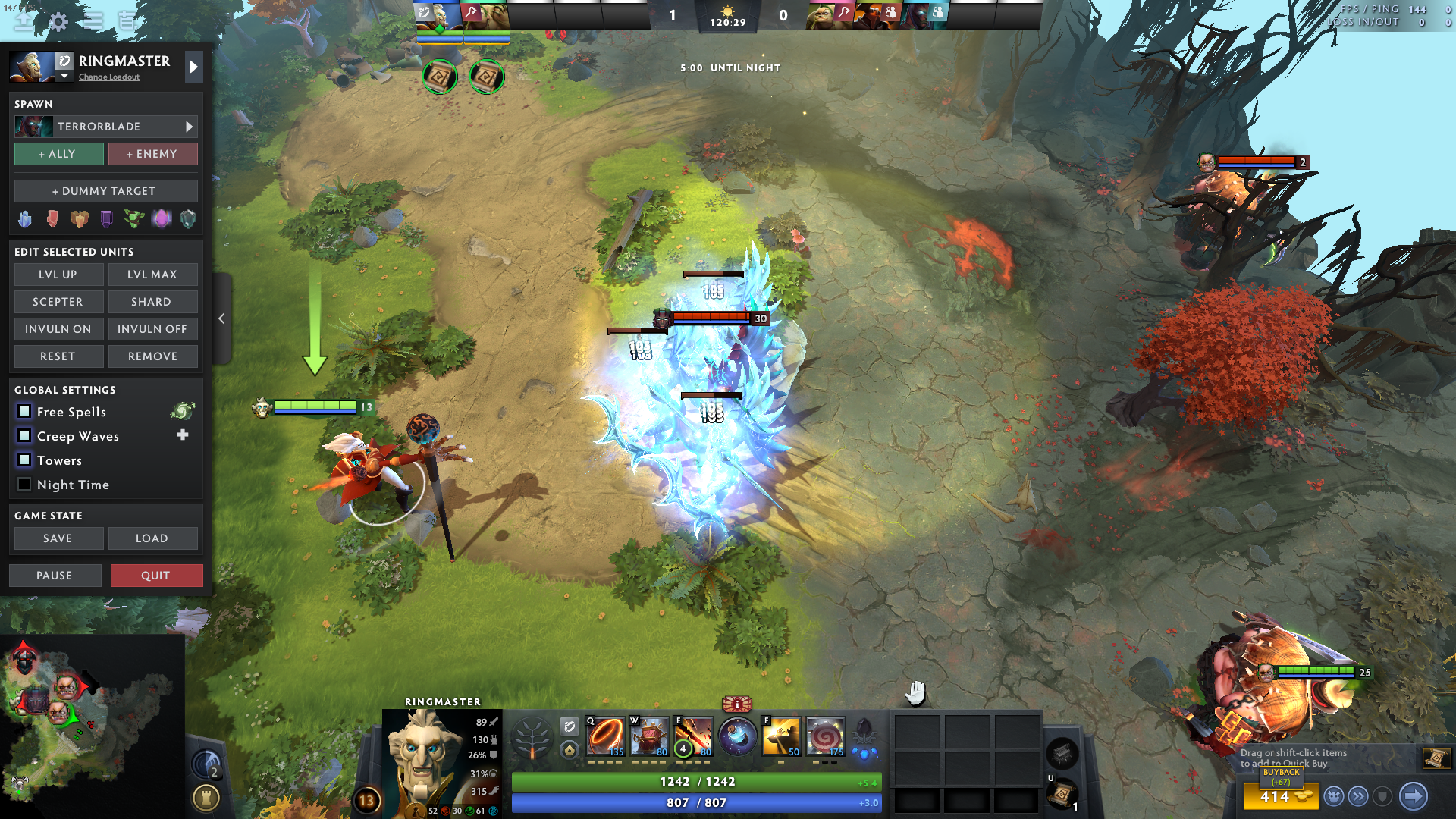Turn invulnerability on
Viewport: 1456px width, 819px height.
(58, 329)
